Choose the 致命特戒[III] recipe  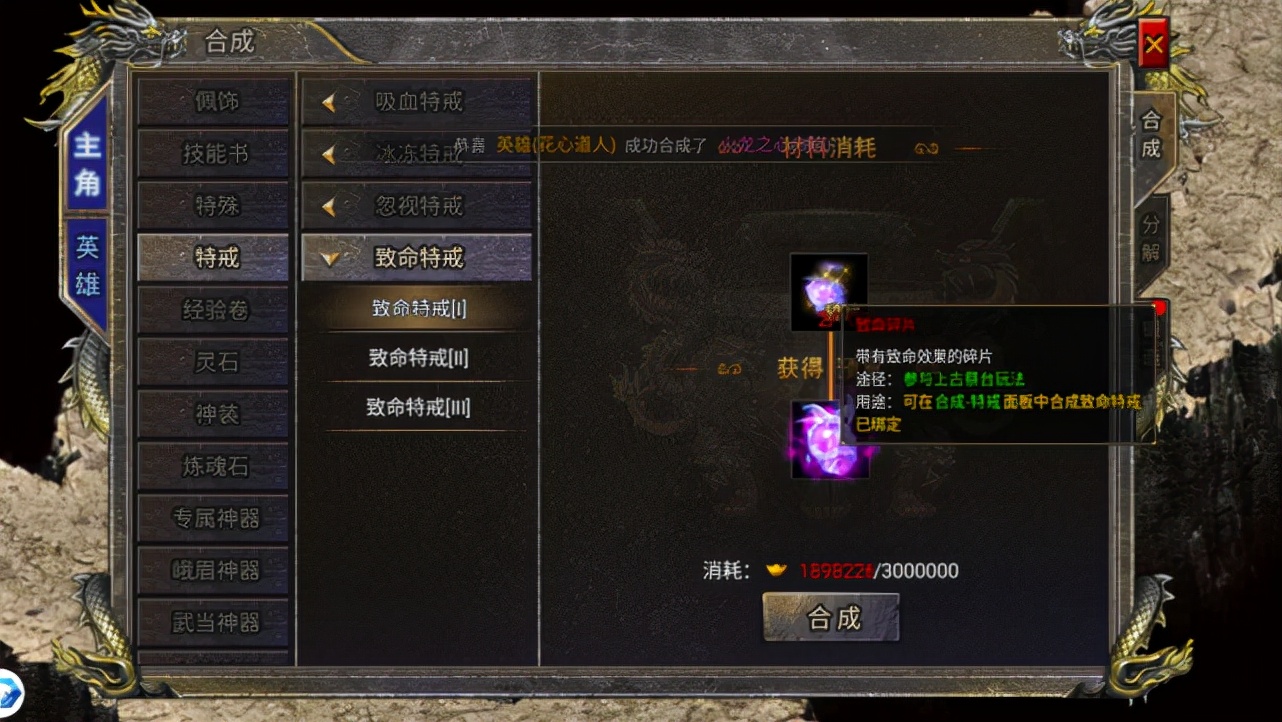point(418,407)
